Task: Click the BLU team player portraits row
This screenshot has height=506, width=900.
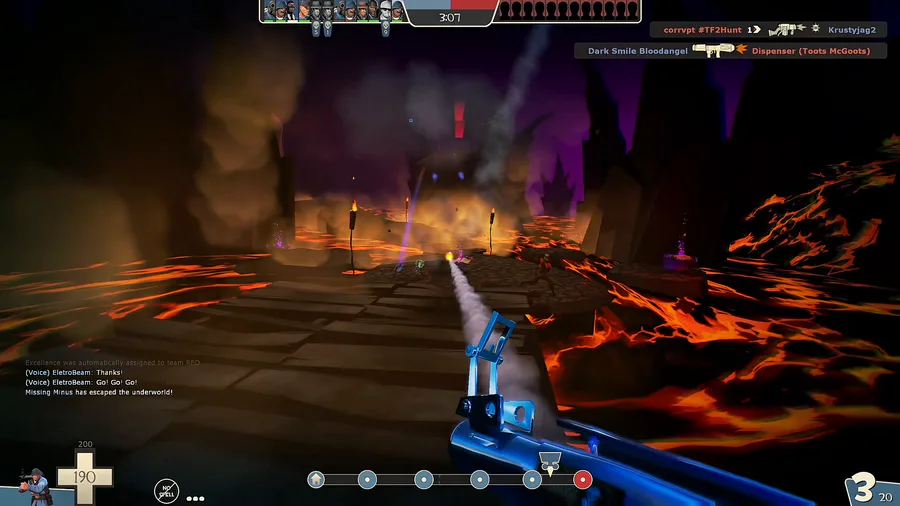Action: click(333, 11)
